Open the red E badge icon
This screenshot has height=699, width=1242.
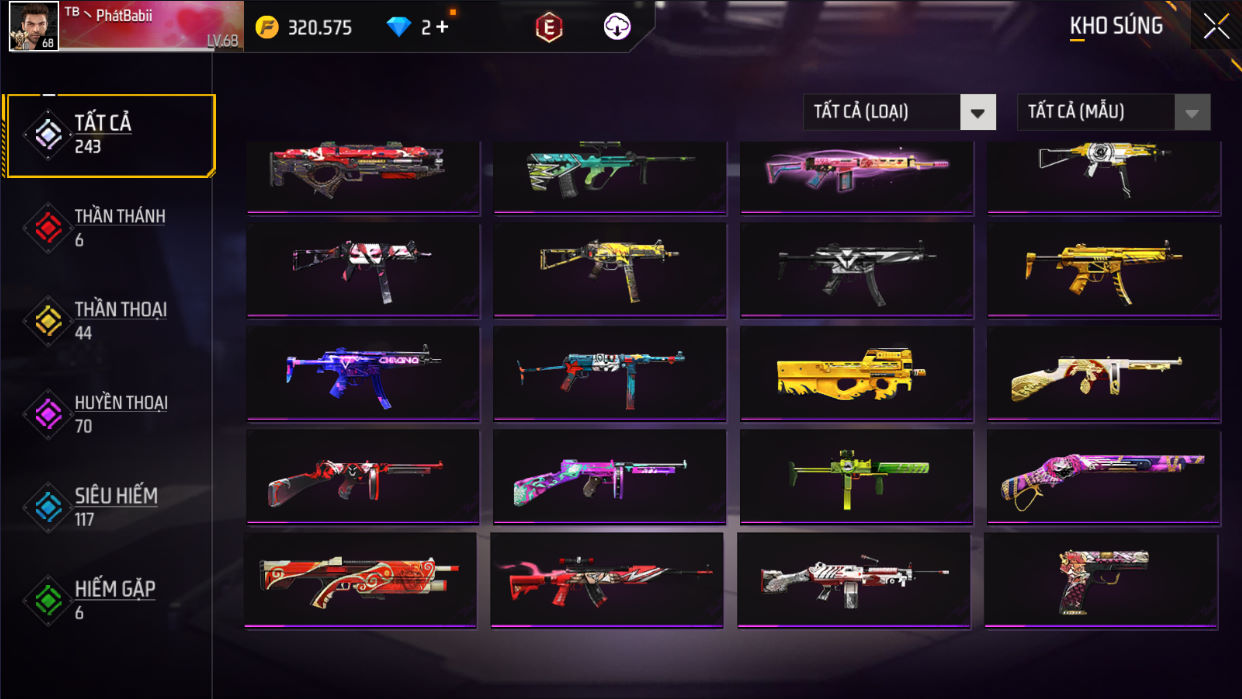[548, 27]
